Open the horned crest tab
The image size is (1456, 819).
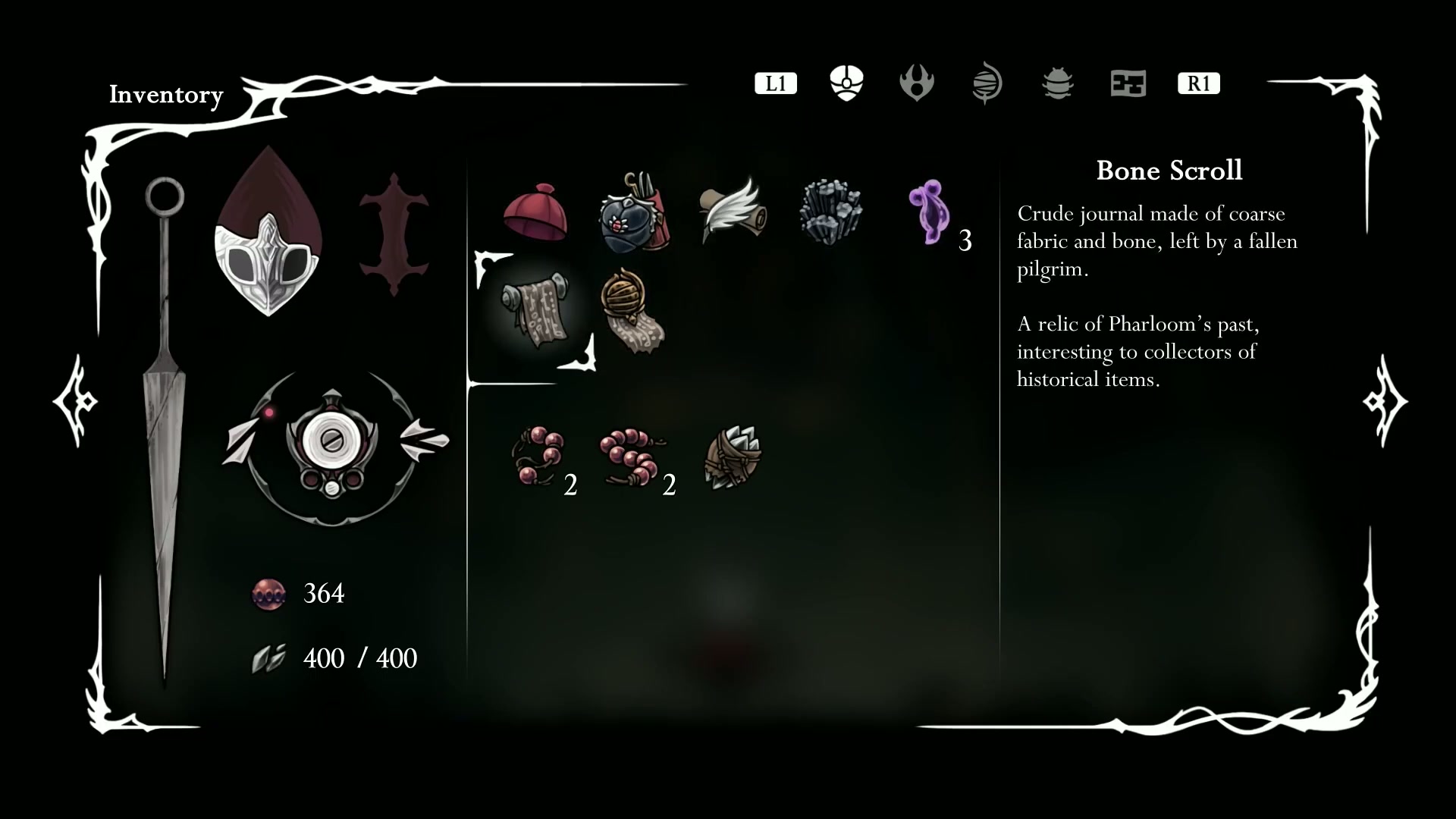(916, 83)
